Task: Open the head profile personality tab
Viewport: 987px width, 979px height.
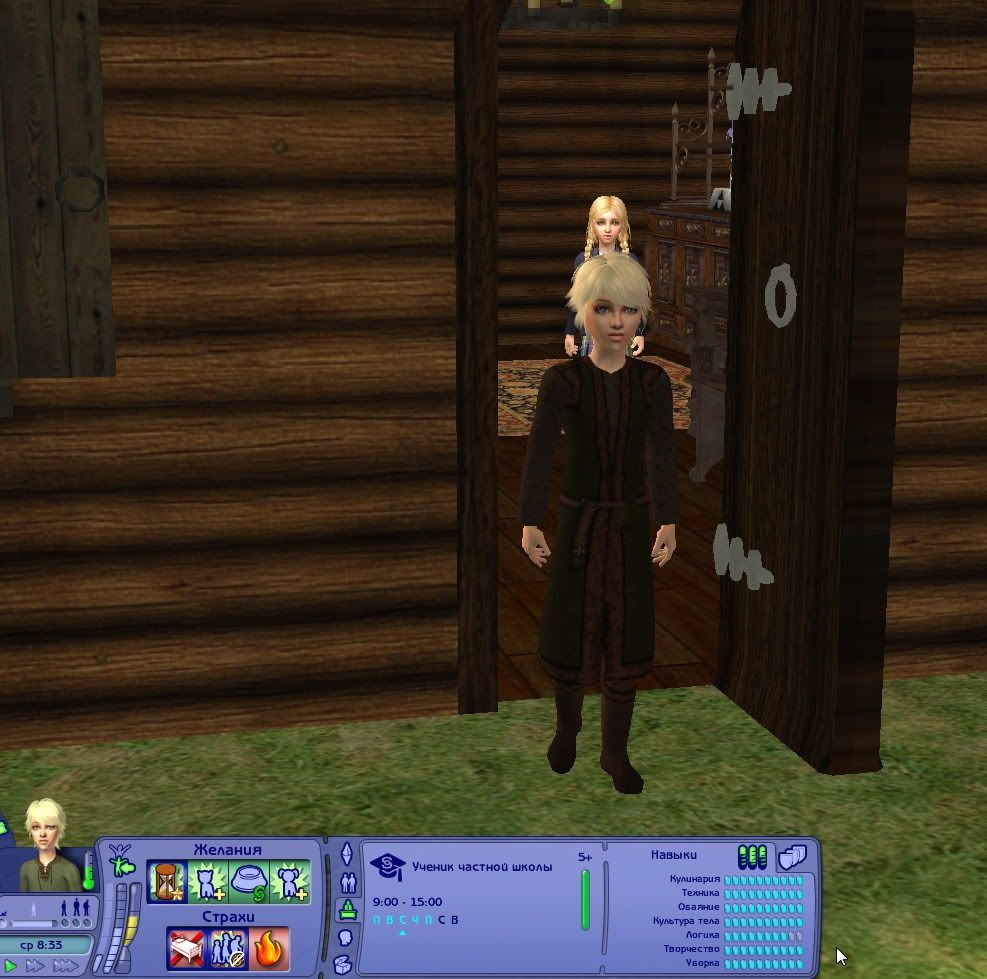Action: [347, 938]
